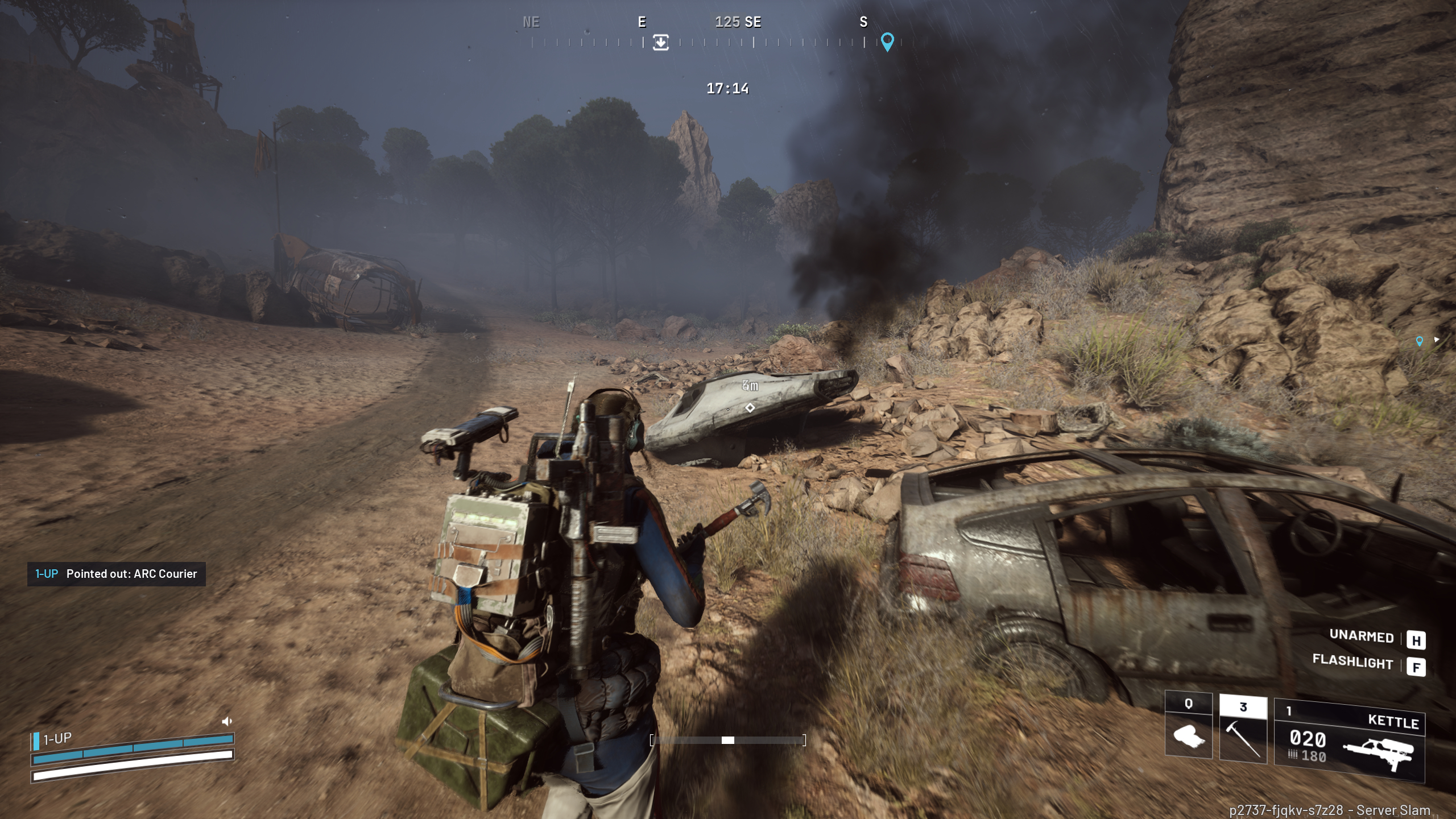1456x819 pixels.
Task: Click the waypoint marker at the screen's right edge
Action: pyautogui.click(x=1420, y=342)
